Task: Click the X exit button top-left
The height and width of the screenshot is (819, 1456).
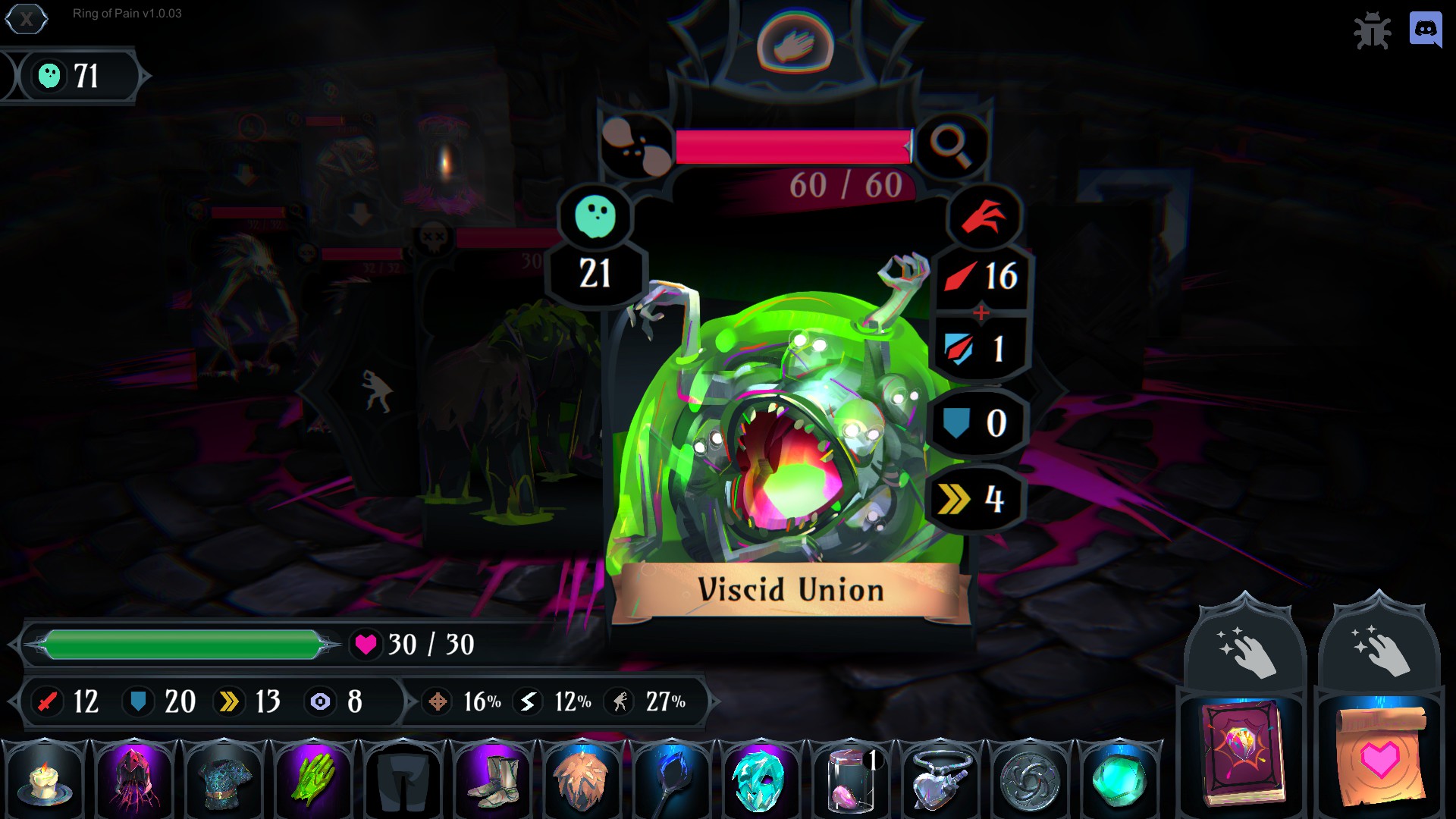Action: (27, 20)
